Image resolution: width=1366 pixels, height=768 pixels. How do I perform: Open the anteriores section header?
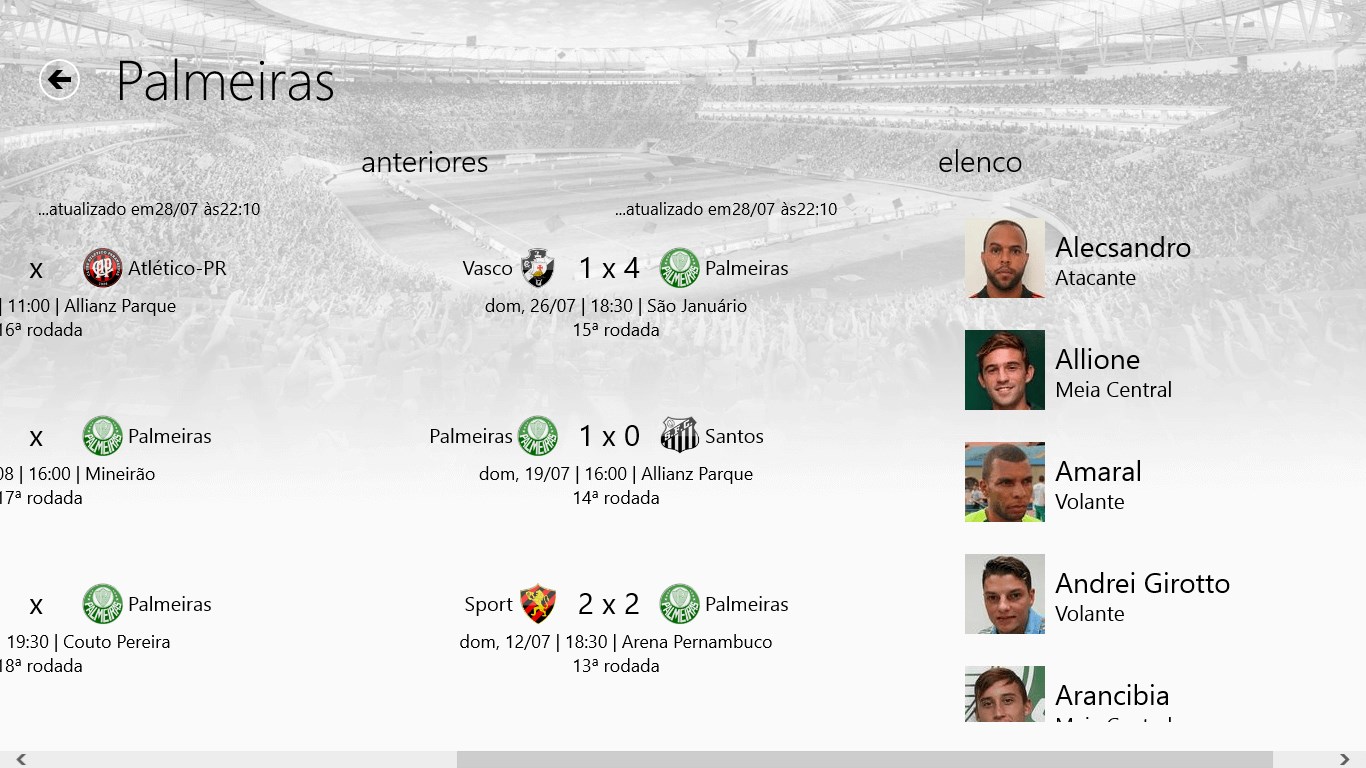[424, 162]
